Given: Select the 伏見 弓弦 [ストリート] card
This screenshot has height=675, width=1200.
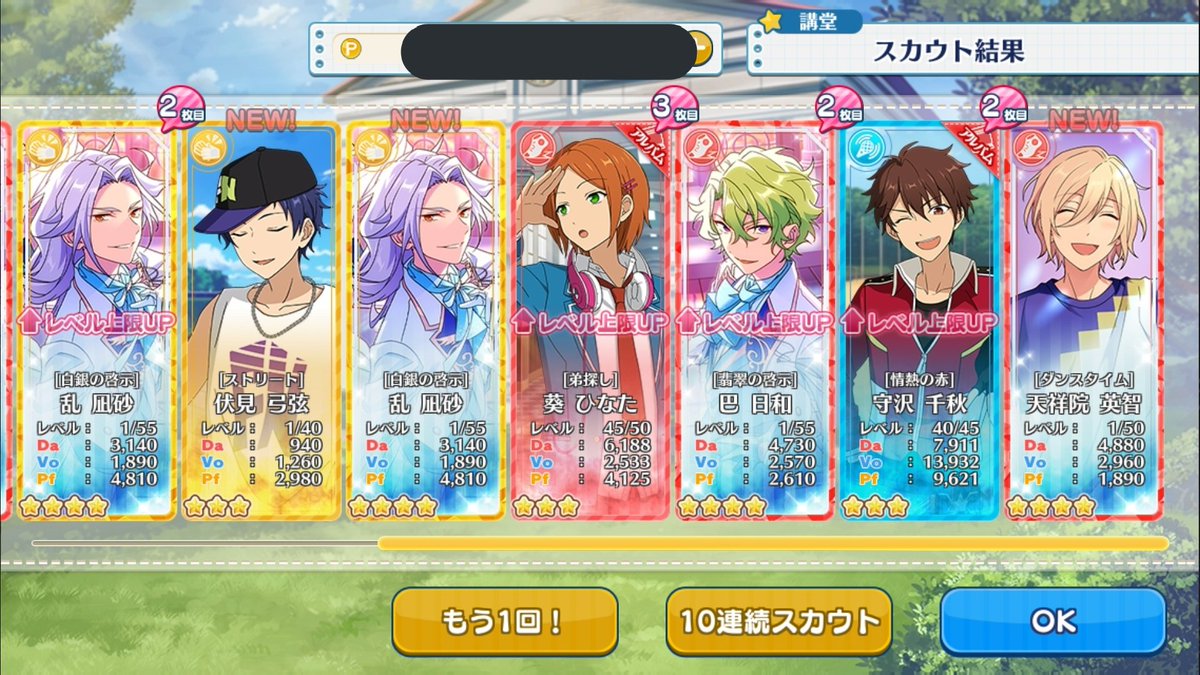Looking at the screenshot, I should [x=262, y=320].
